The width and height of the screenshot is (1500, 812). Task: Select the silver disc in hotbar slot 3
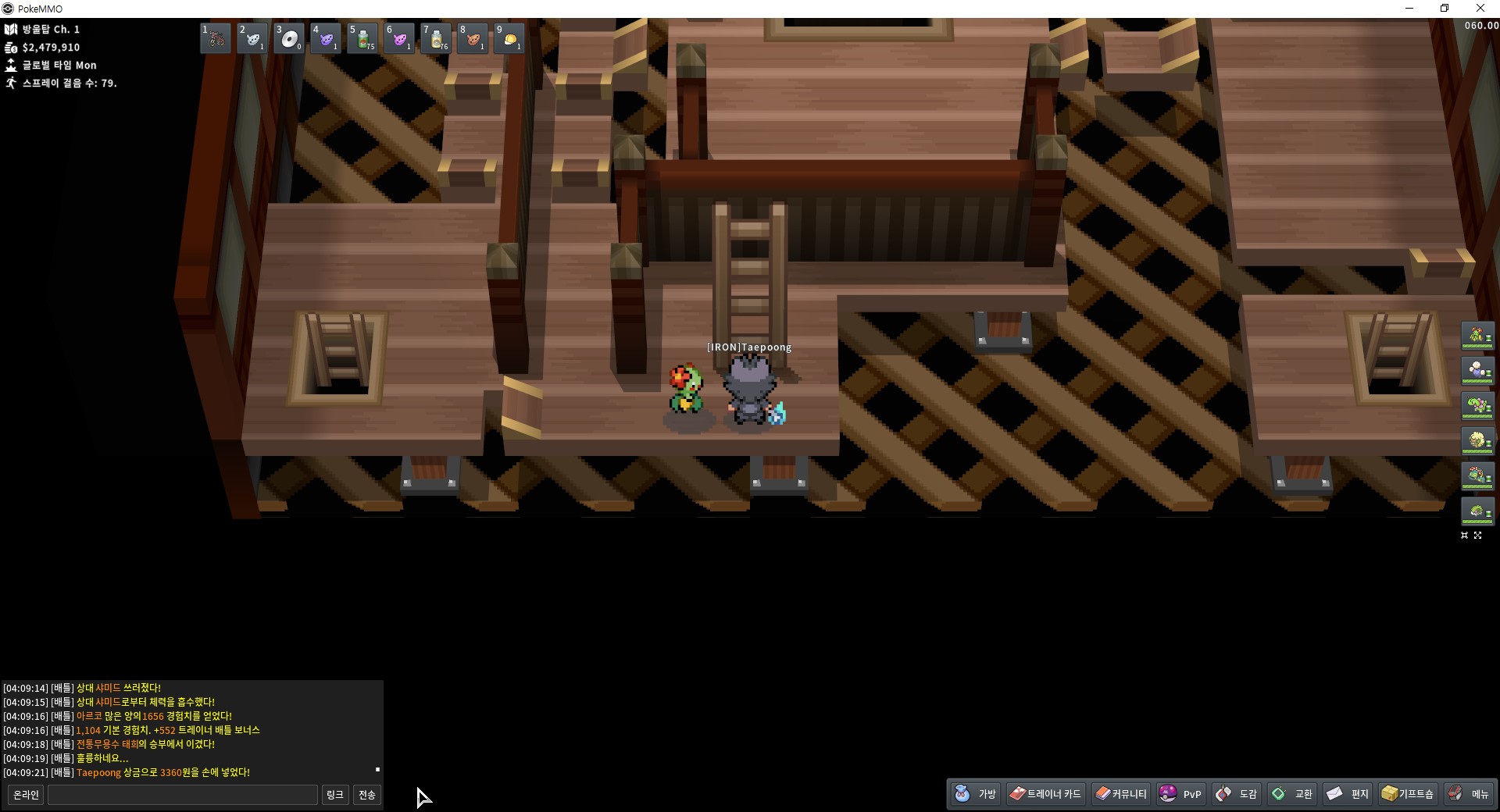(289, 38)
